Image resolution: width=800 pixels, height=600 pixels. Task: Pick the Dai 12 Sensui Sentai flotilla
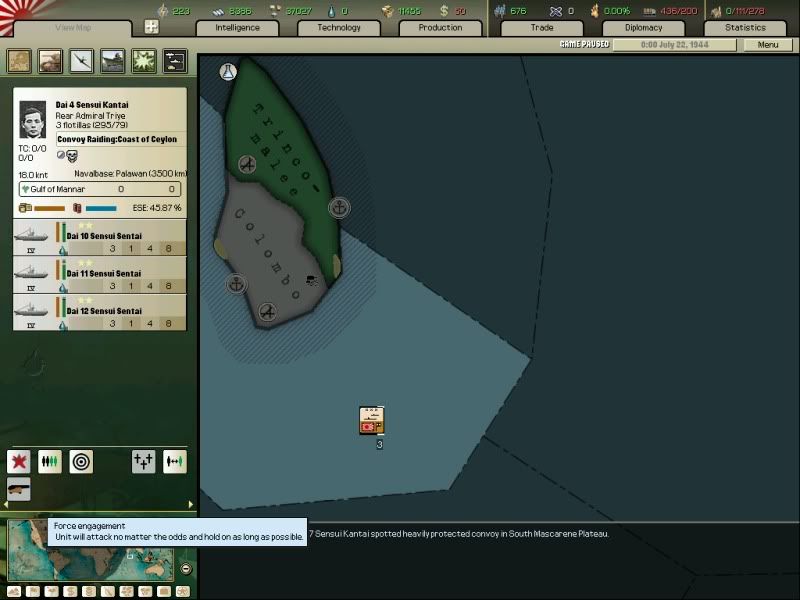[99, 312]
